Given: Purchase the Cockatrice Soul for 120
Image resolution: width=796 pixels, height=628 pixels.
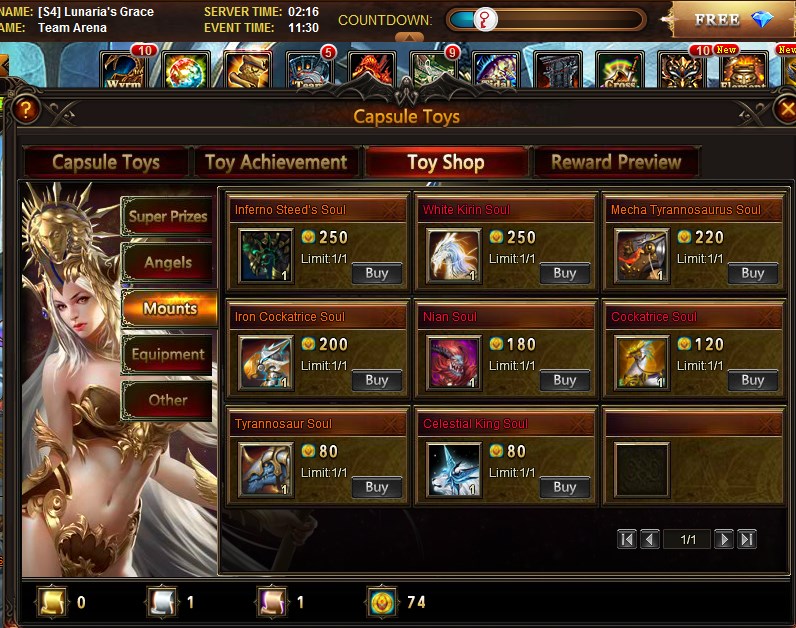Looking at the screenshot, I should pyautogui.click(x=753, y=380).
